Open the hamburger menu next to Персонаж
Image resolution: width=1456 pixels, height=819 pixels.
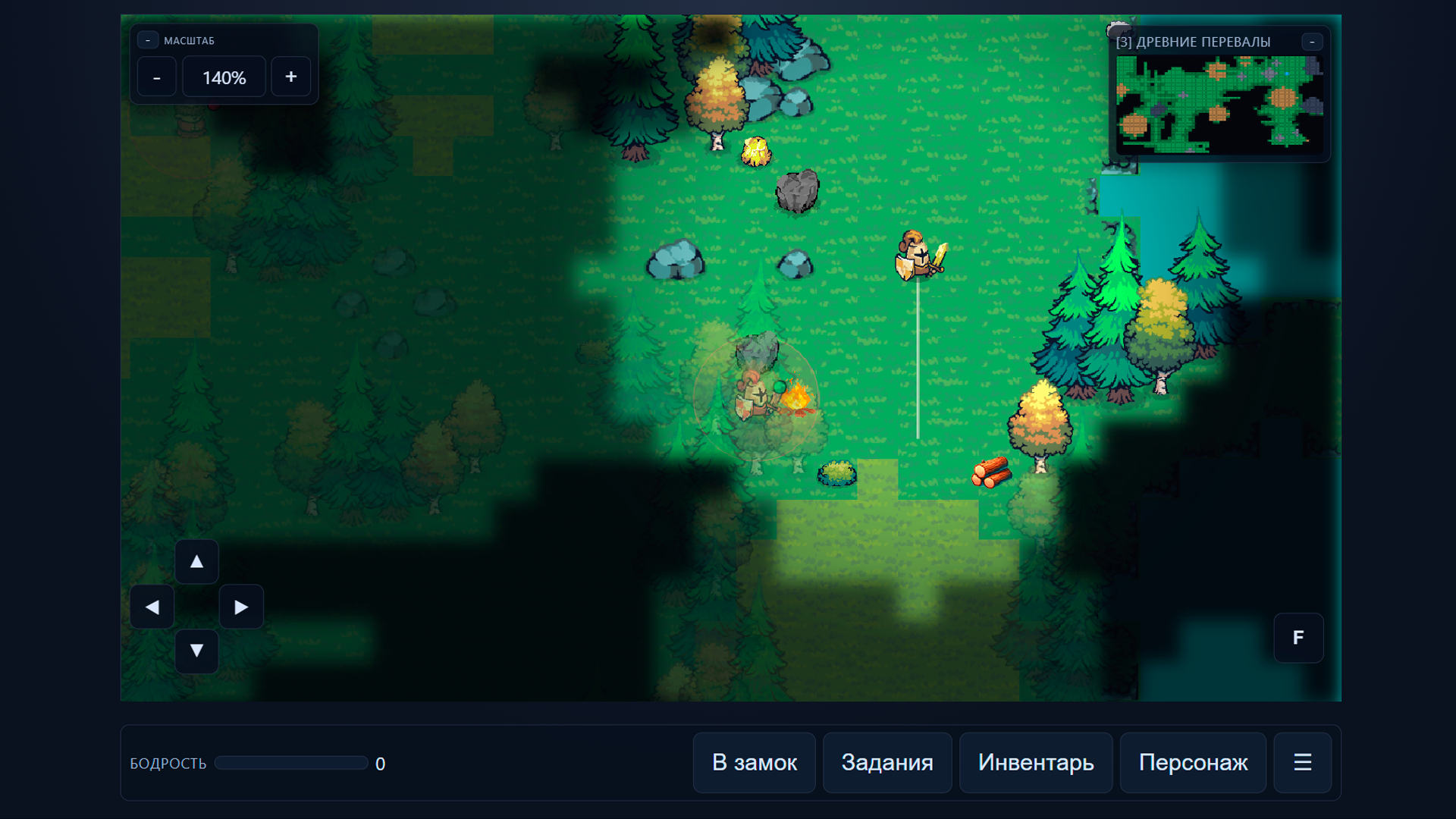pos(1302,763)
